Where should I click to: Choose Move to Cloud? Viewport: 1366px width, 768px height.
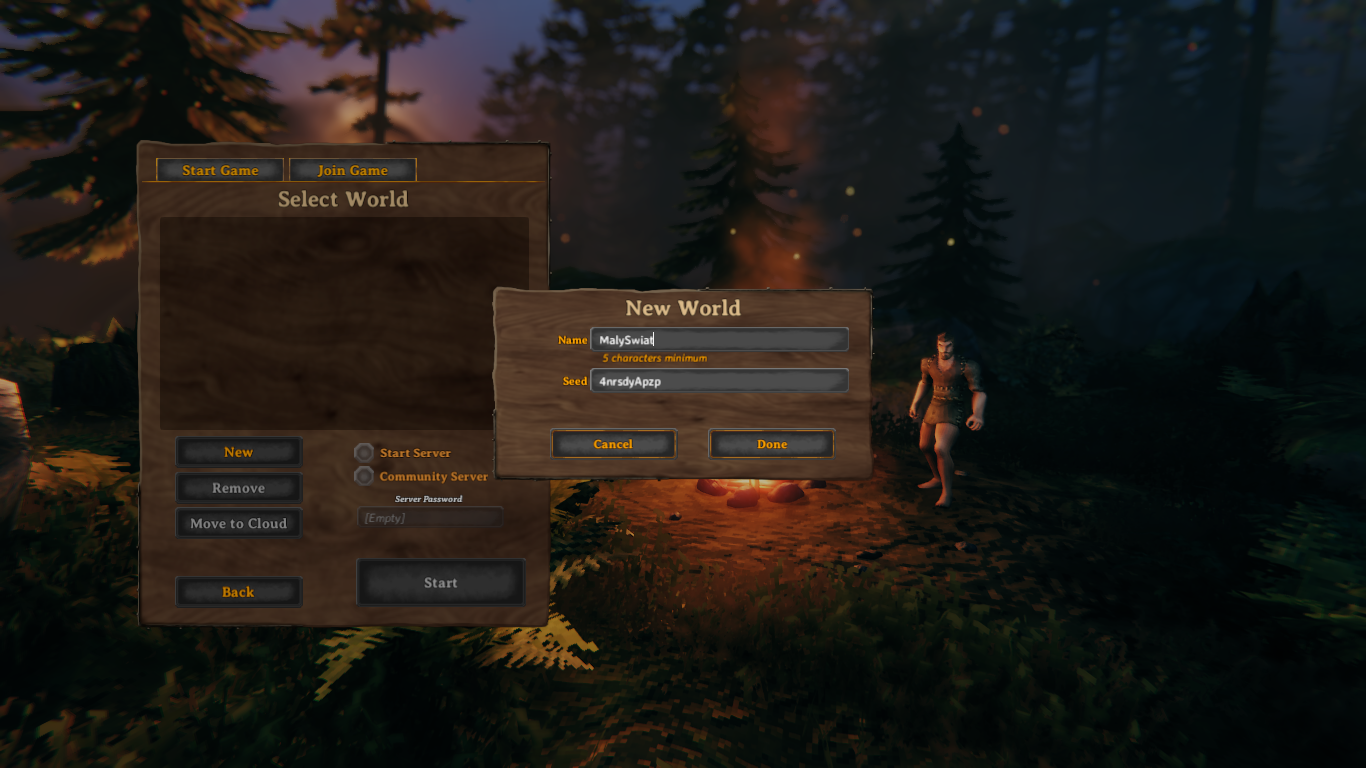(x=238, y=523)
